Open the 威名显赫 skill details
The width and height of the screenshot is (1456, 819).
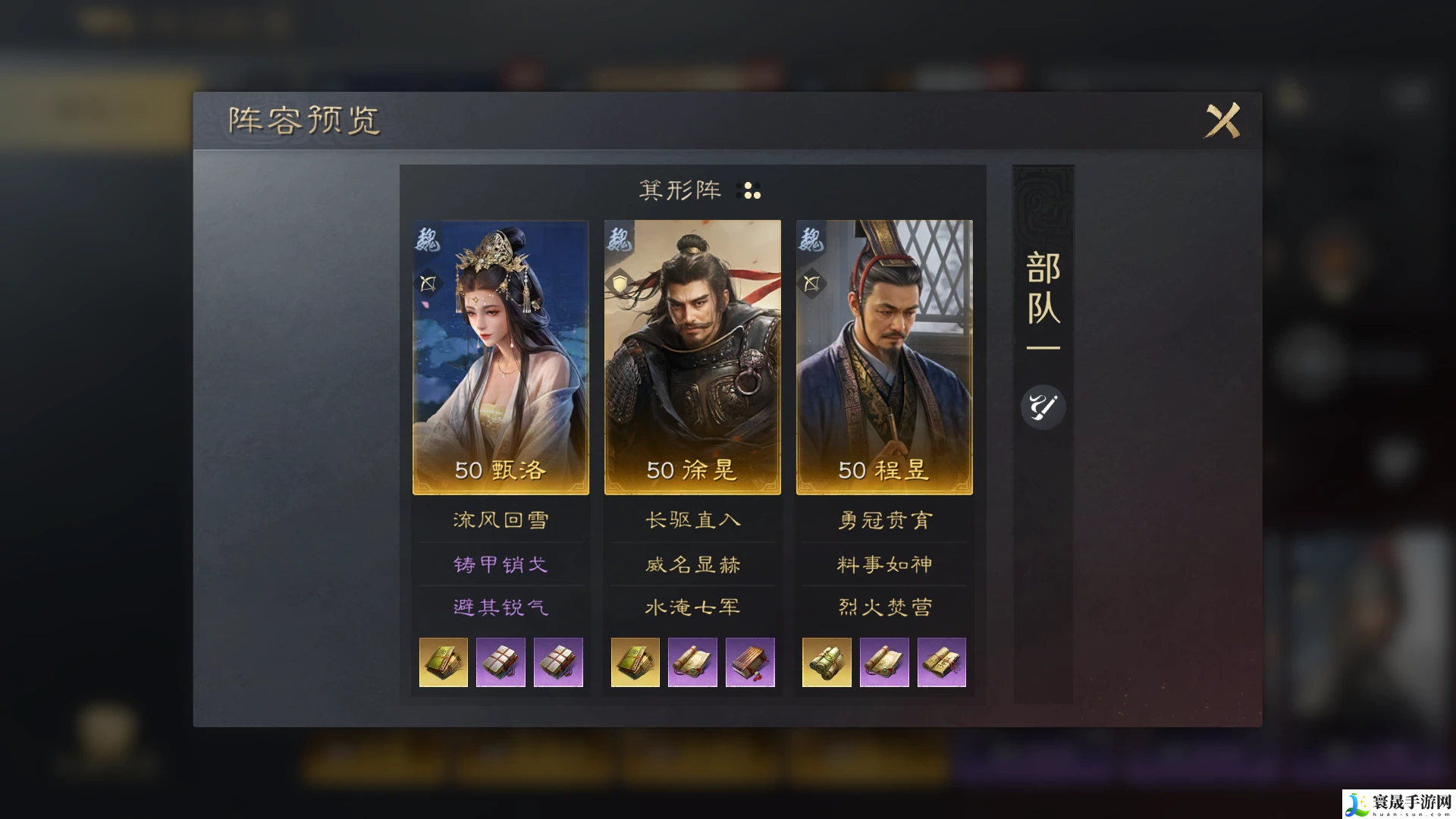[x=692, y=564]
